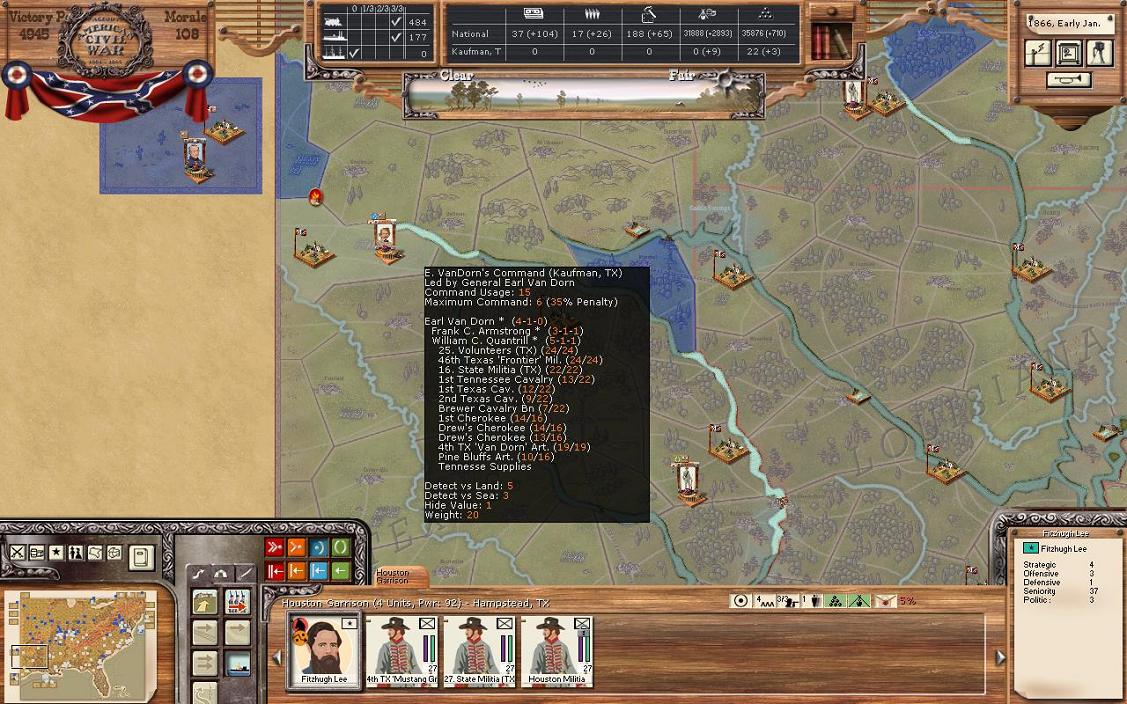Open the ledger book button
Image resolution: width=1127 pixels, height=704 pixels.
(x=141, y=556)
